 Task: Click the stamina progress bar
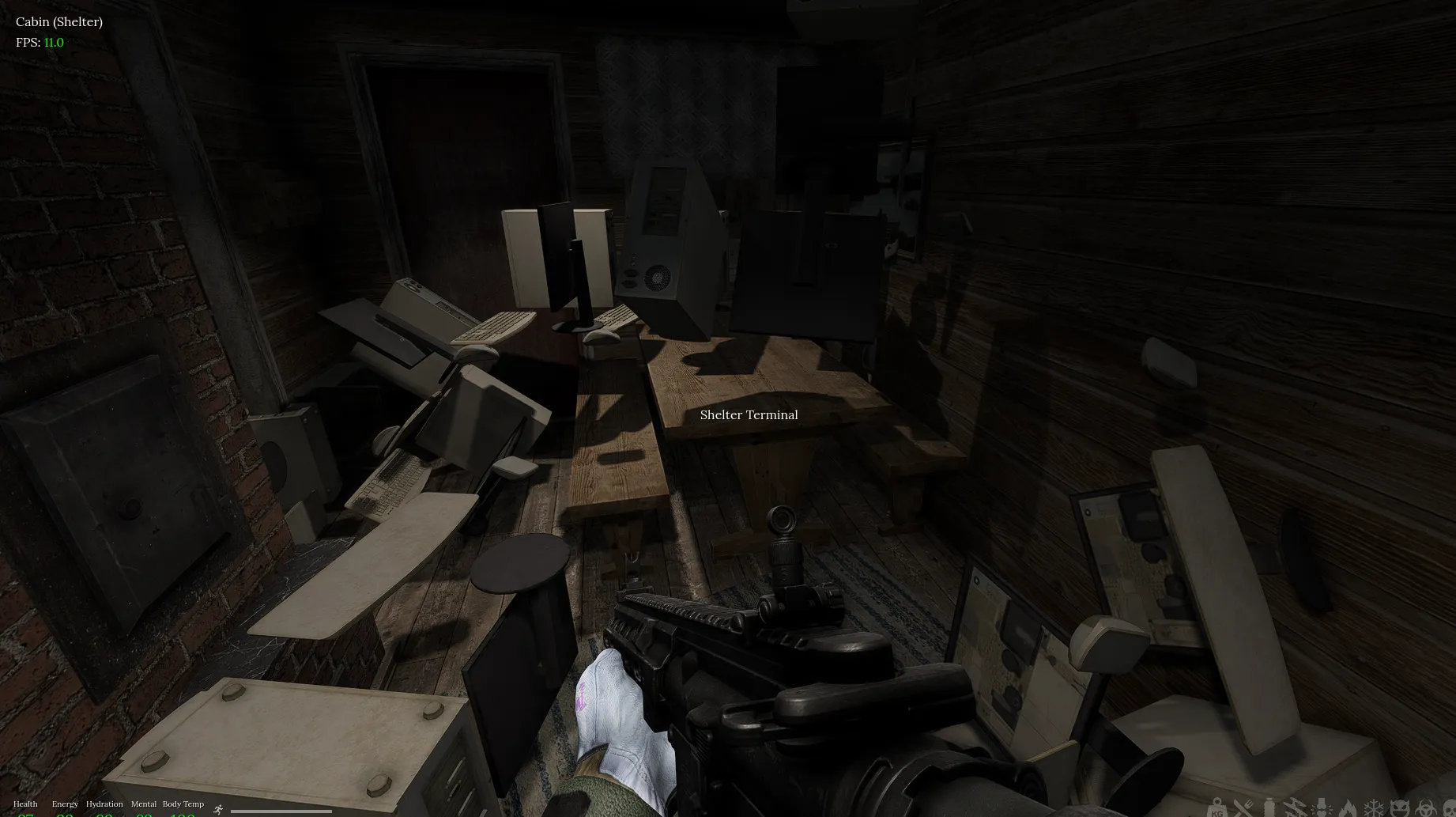point(281,811)
